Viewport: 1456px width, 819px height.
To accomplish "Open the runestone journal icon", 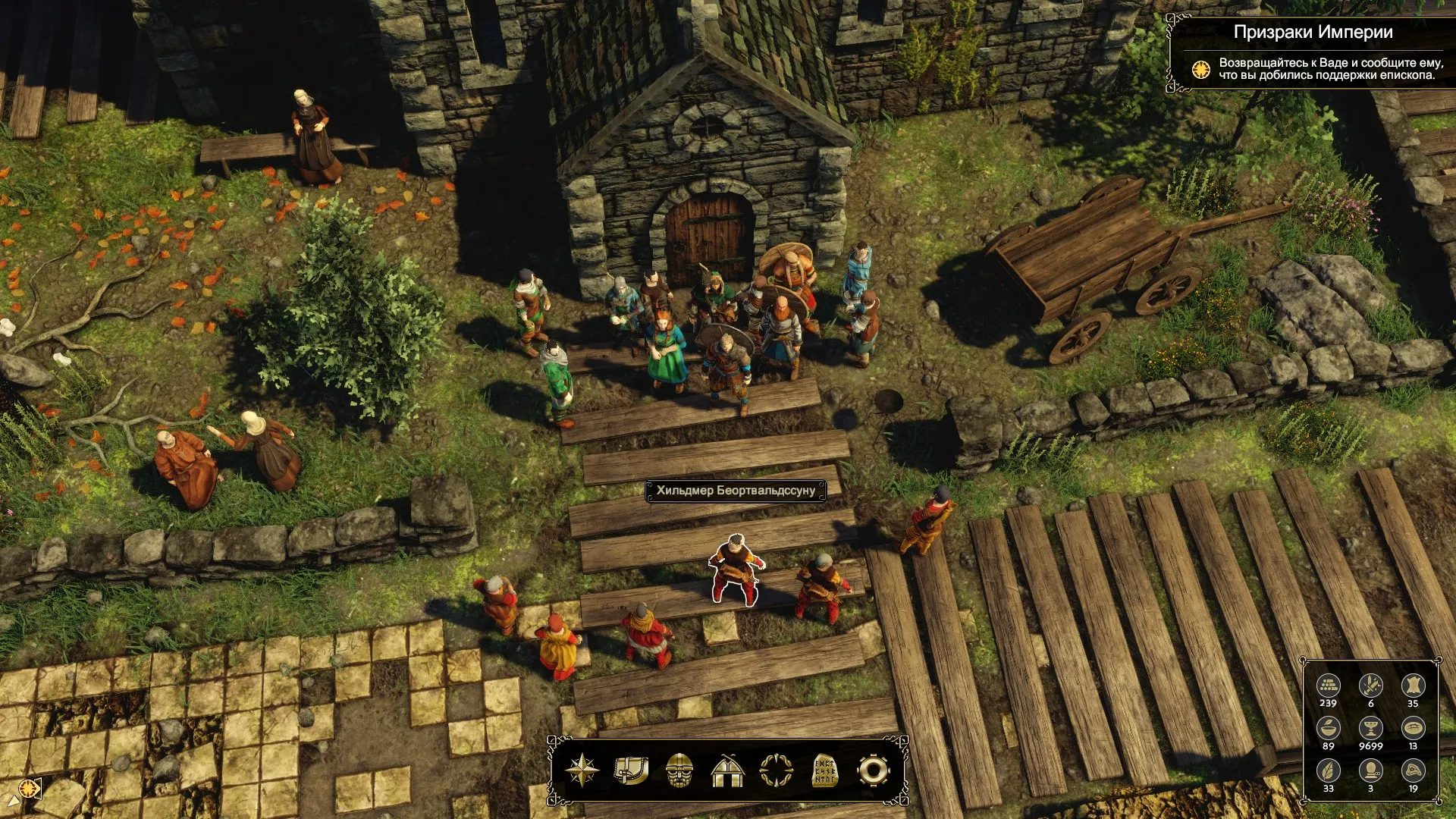I will coord(825,770).
